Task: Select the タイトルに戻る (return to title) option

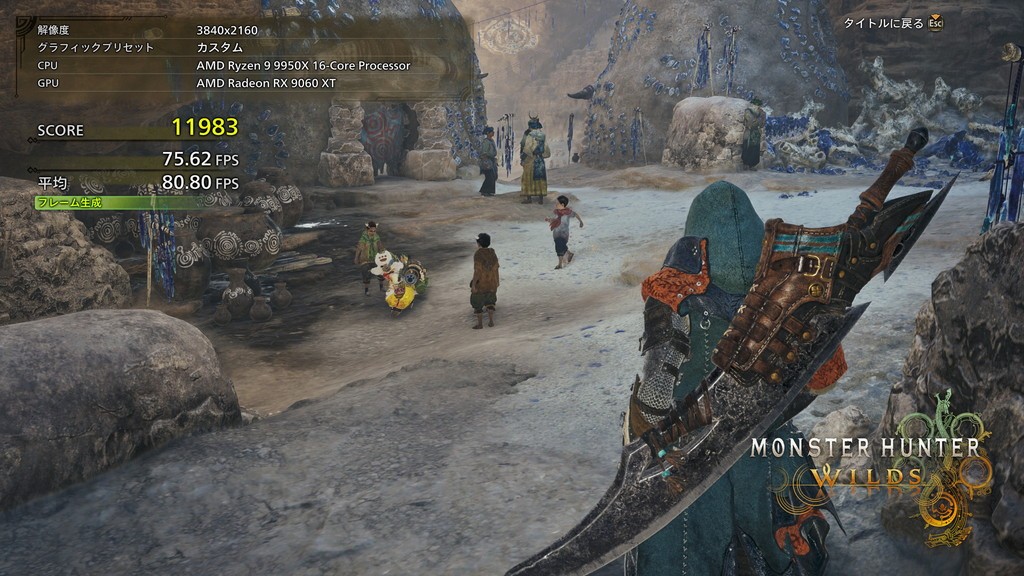Action: pos(884,23)
